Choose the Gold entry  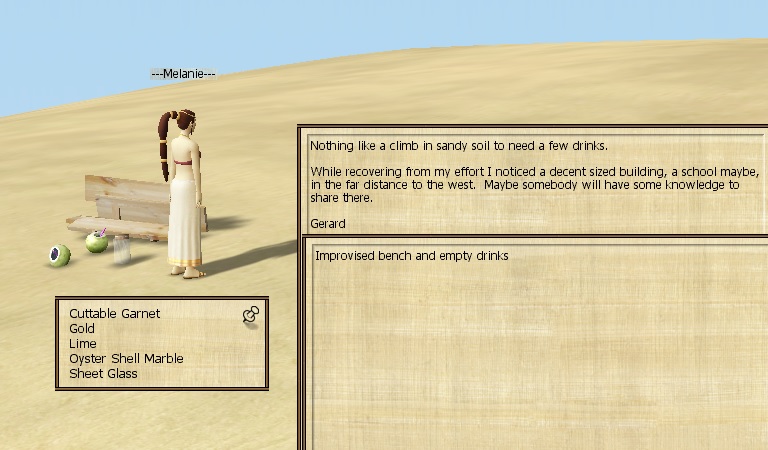point(82,328)
